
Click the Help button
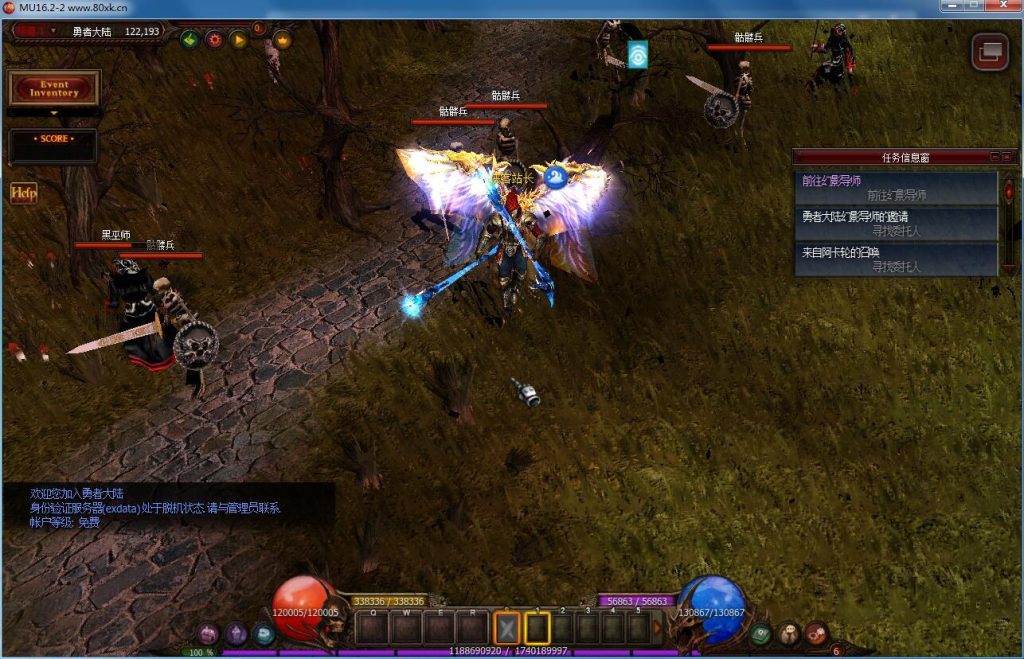click(23, 193)
